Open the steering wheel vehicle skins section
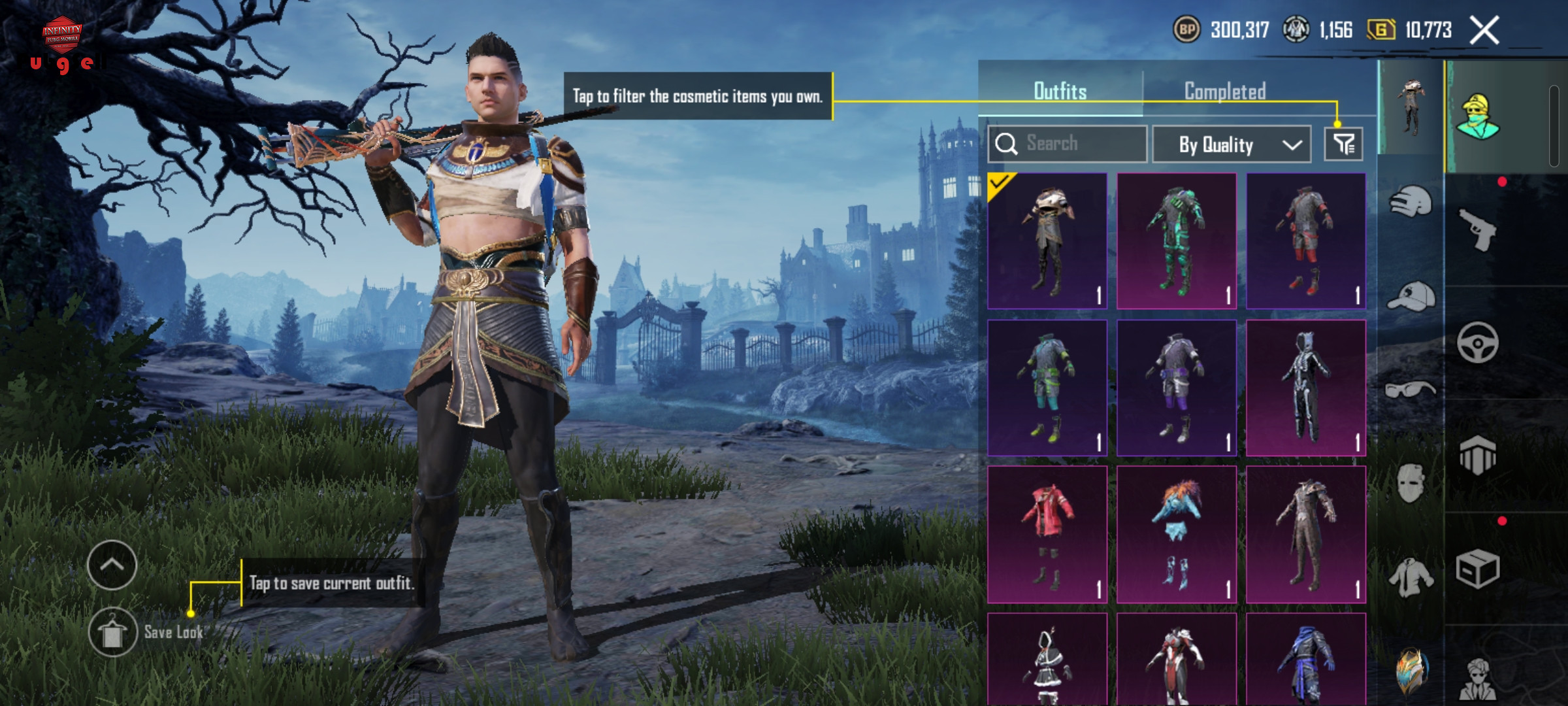 tap(1478, 343)
